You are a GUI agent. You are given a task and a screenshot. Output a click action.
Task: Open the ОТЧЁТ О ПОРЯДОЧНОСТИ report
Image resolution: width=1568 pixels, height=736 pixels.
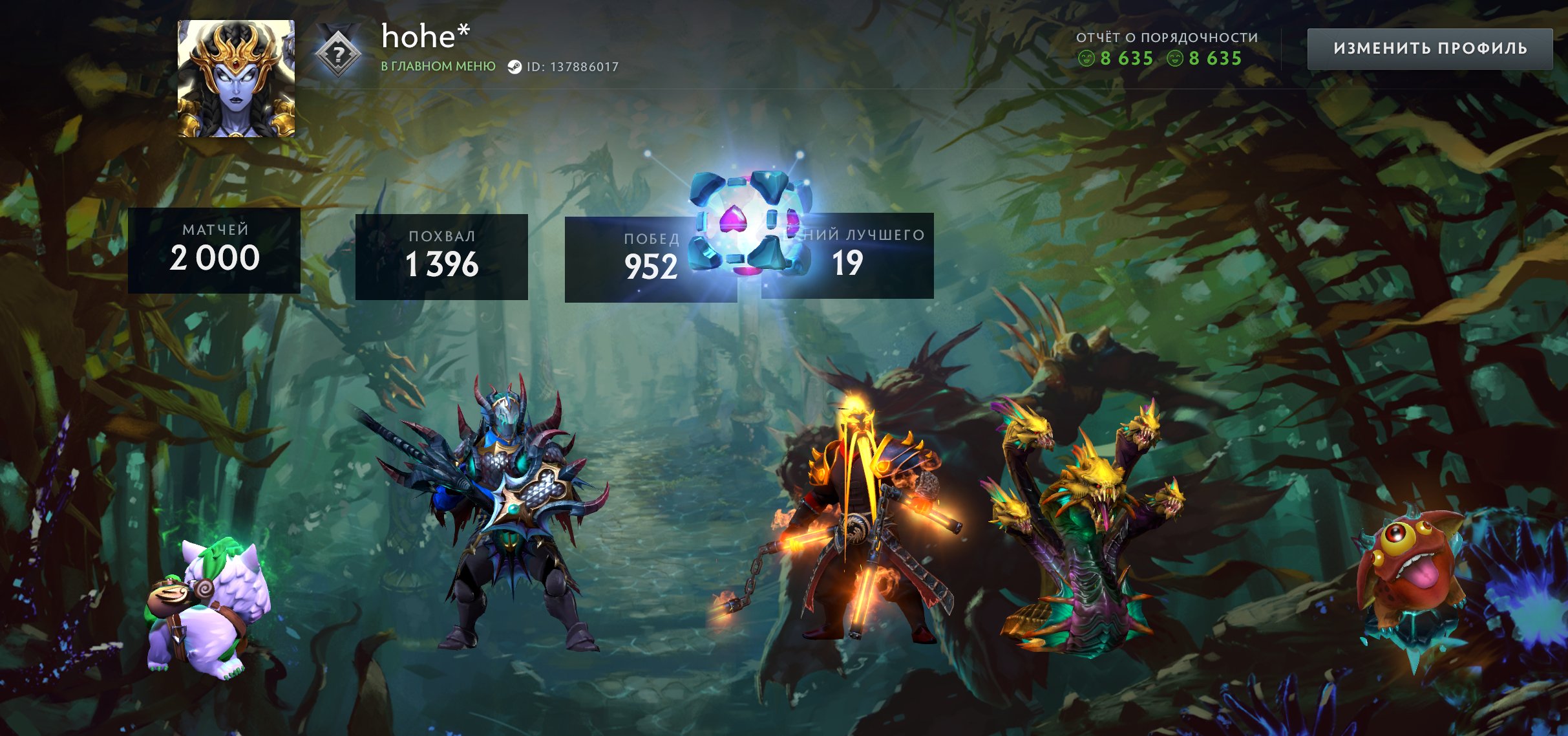coord(1165,38)
